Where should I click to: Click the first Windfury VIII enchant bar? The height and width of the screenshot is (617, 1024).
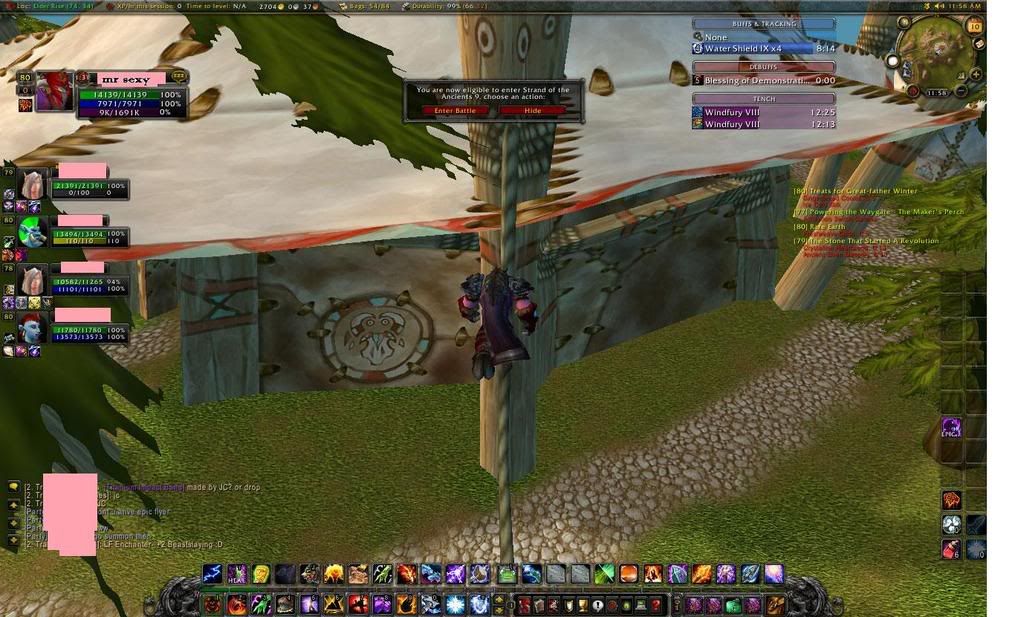click(764, 113)
